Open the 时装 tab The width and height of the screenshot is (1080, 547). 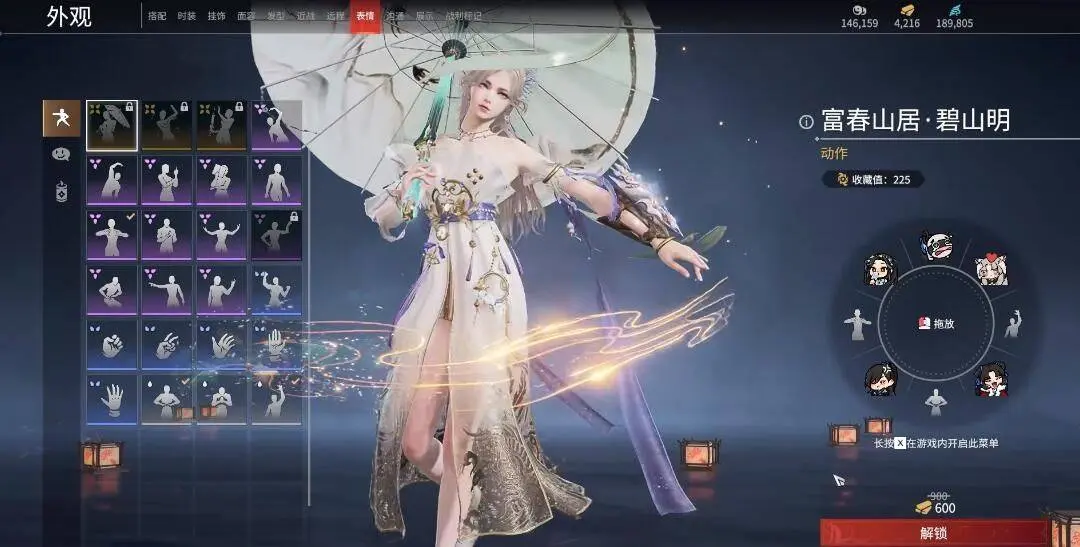click(x=186, y=16)
